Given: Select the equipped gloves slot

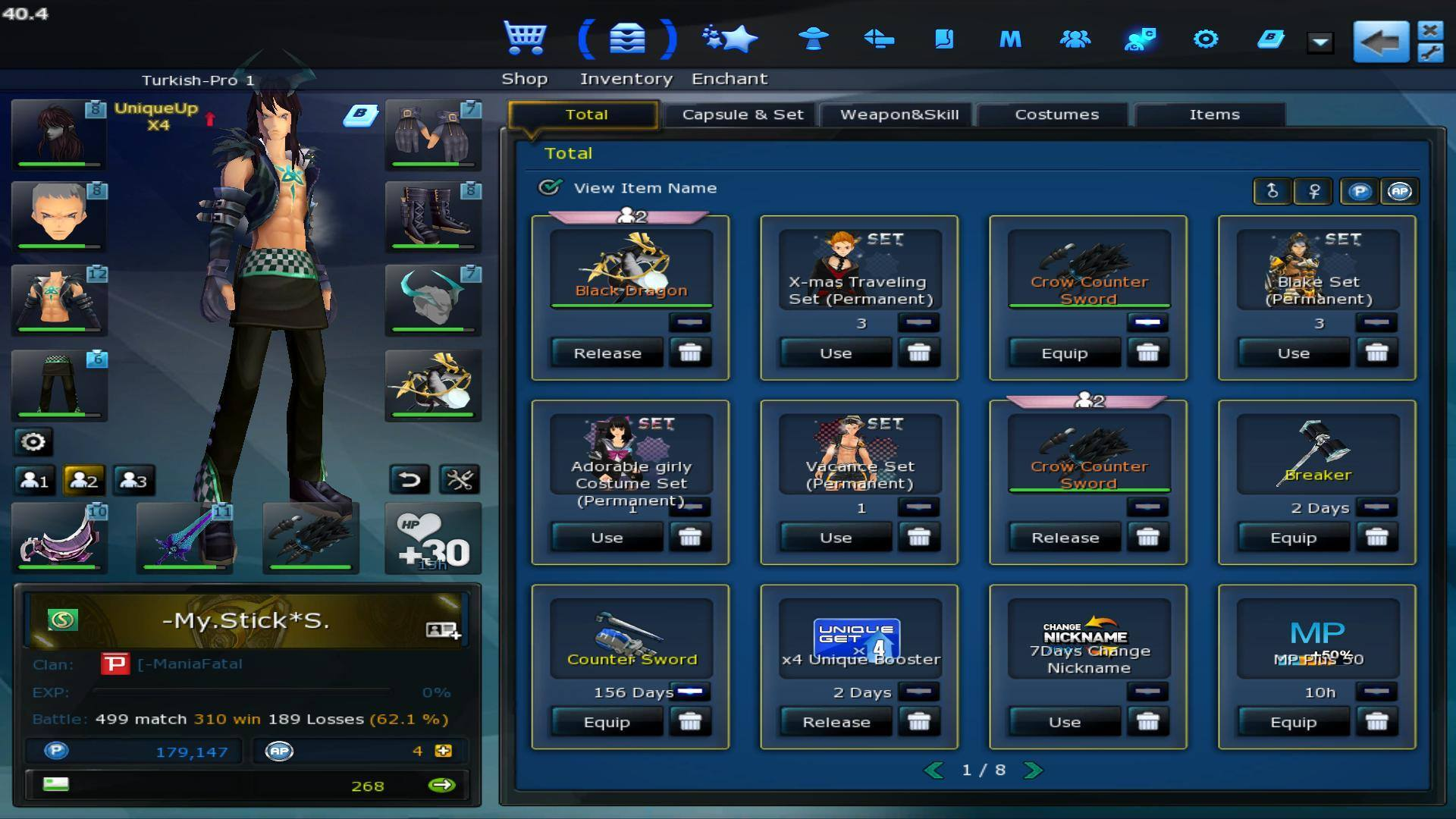Looking at the screenshot, I should click(432, 134).
